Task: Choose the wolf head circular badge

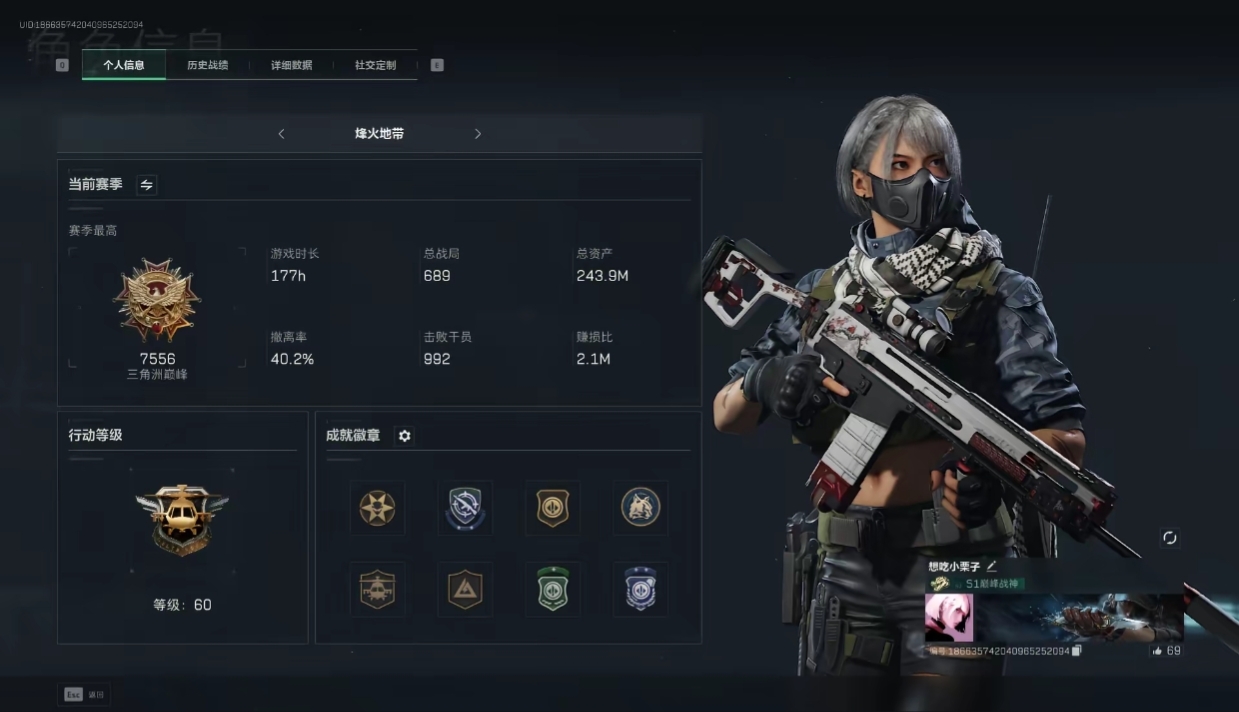Action: tap(640, 508)
